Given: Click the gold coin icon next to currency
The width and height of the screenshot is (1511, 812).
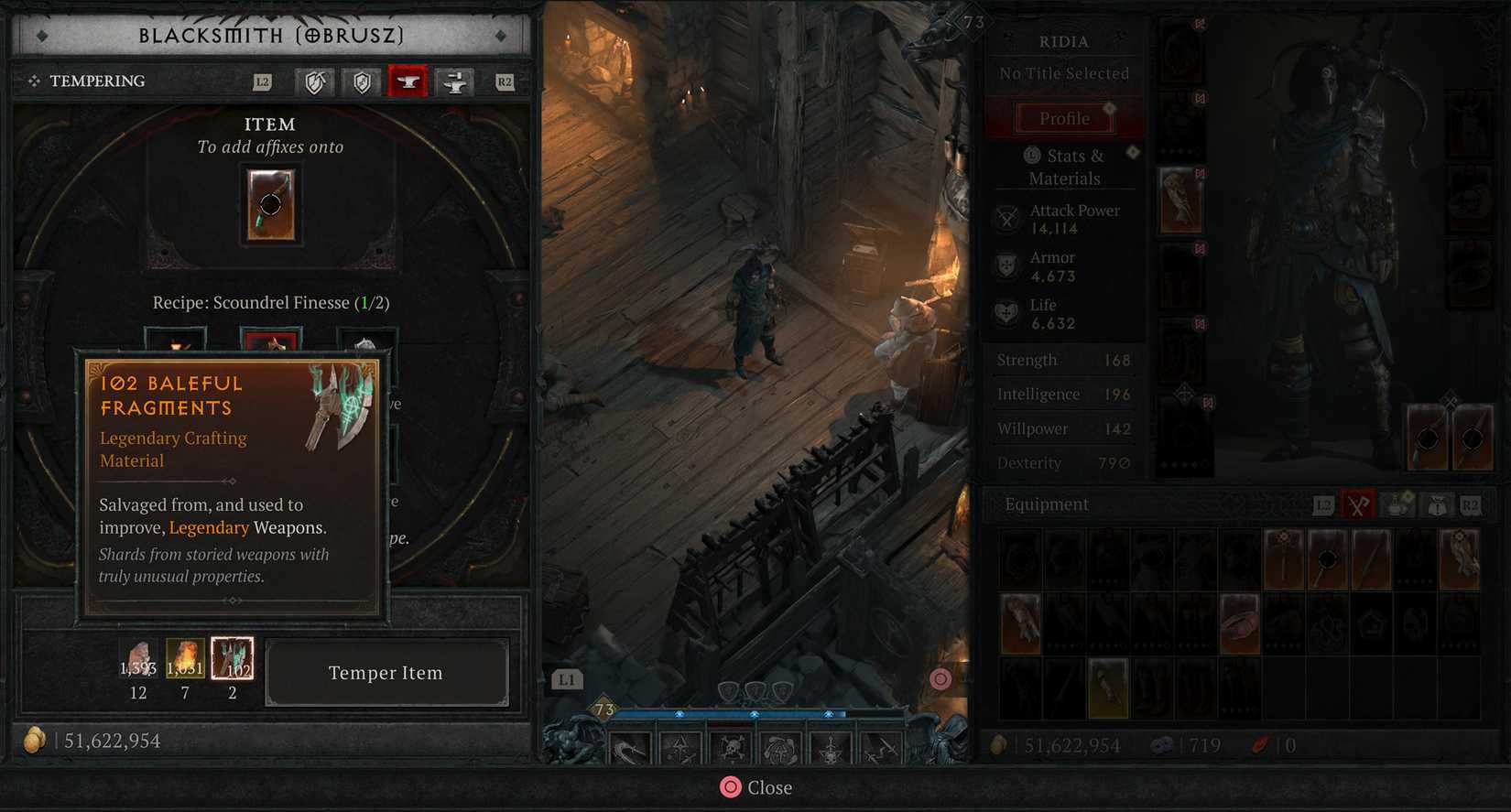Looking at the screenshot, I should [x=35, y=740].
